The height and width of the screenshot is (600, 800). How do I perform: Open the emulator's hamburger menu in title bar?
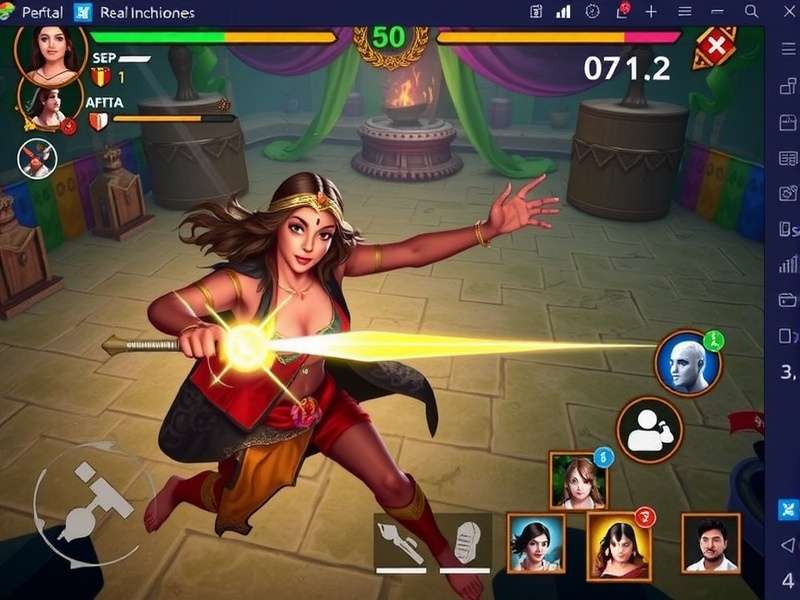[x=685, y=12]
